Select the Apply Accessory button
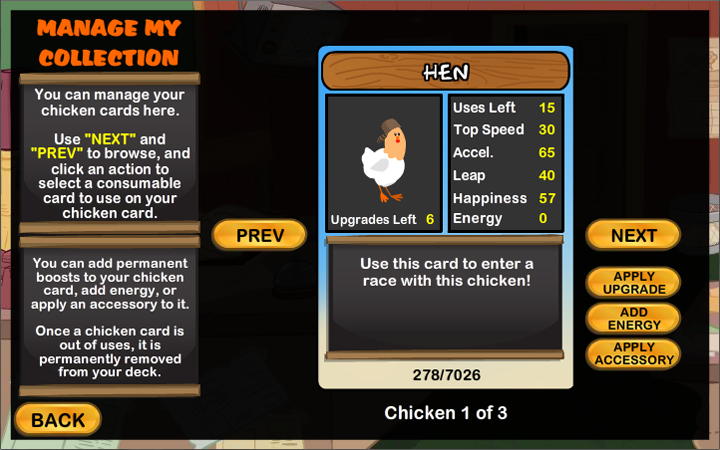Image resolution: width=720 pixels, height=450 pixels. [x=633, y=354]
